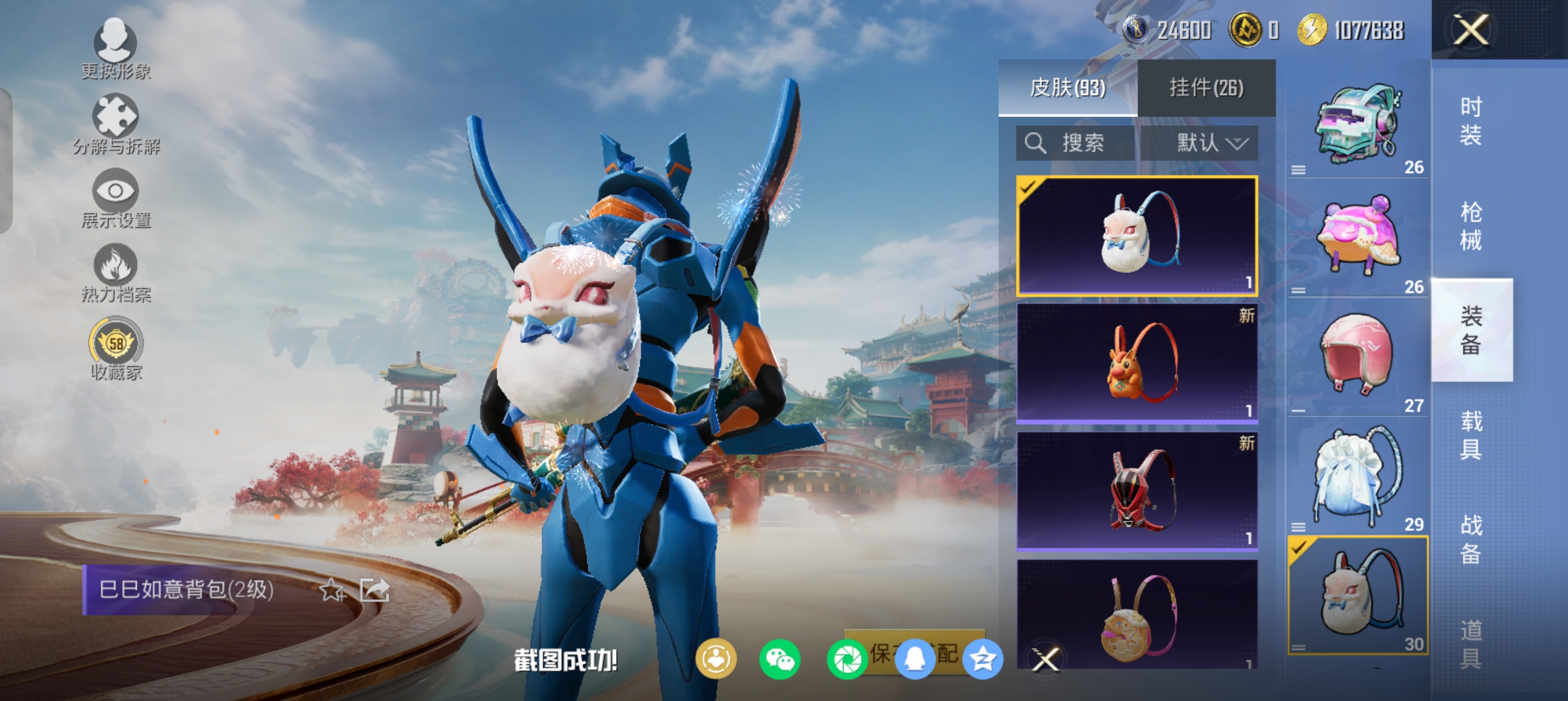Image resolution: width=1568 pixels, height=701 pixels.
Task: Switch to the 皮肤(93) skins tab
Action: point(1067,88)
